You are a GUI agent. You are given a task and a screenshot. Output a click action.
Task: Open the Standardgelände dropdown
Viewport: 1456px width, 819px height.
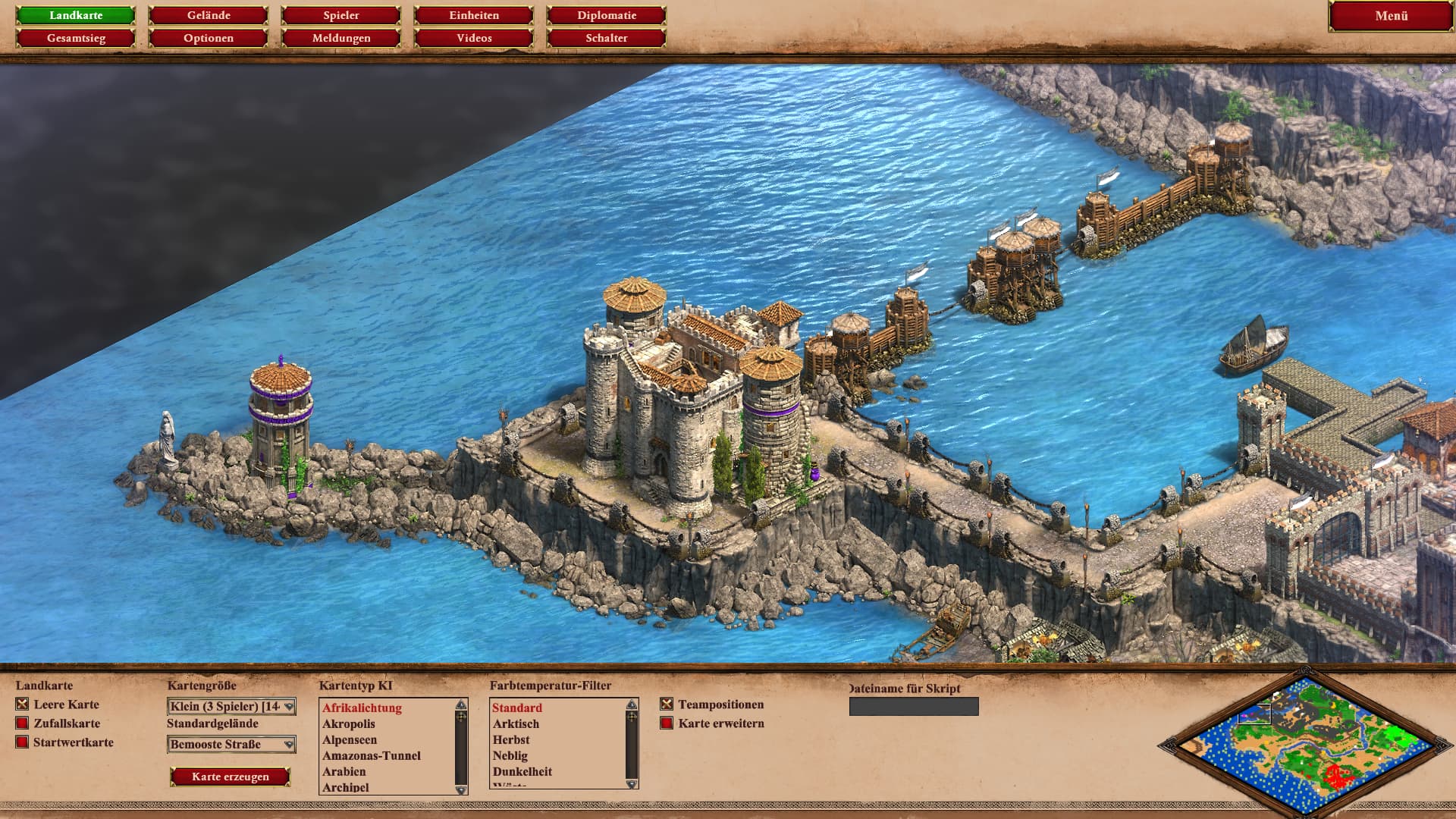(231, 745)
